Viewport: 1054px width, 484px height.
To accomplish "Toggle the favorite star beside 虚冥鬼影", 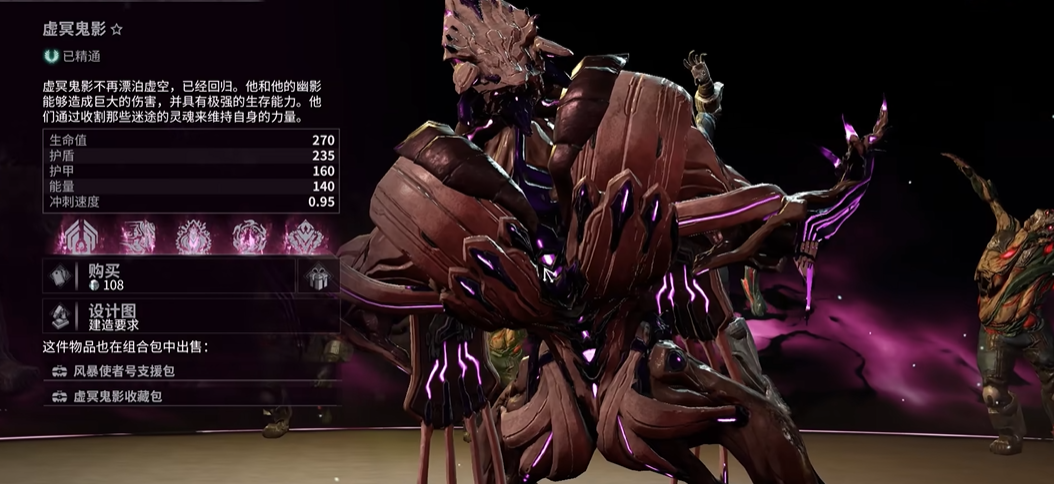I will click(116, 31).
